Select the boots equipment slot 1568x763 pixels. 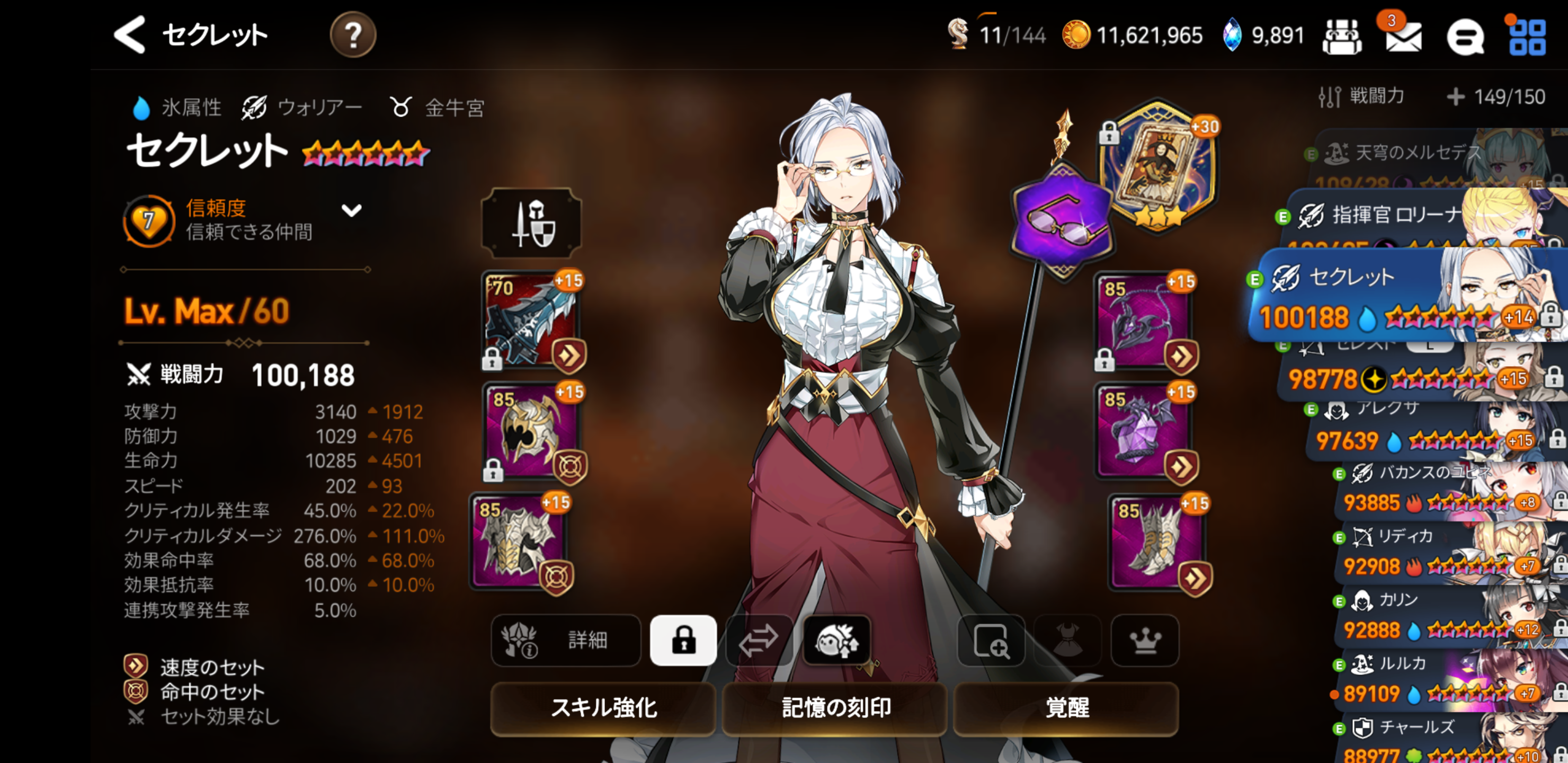point(1156,542)
